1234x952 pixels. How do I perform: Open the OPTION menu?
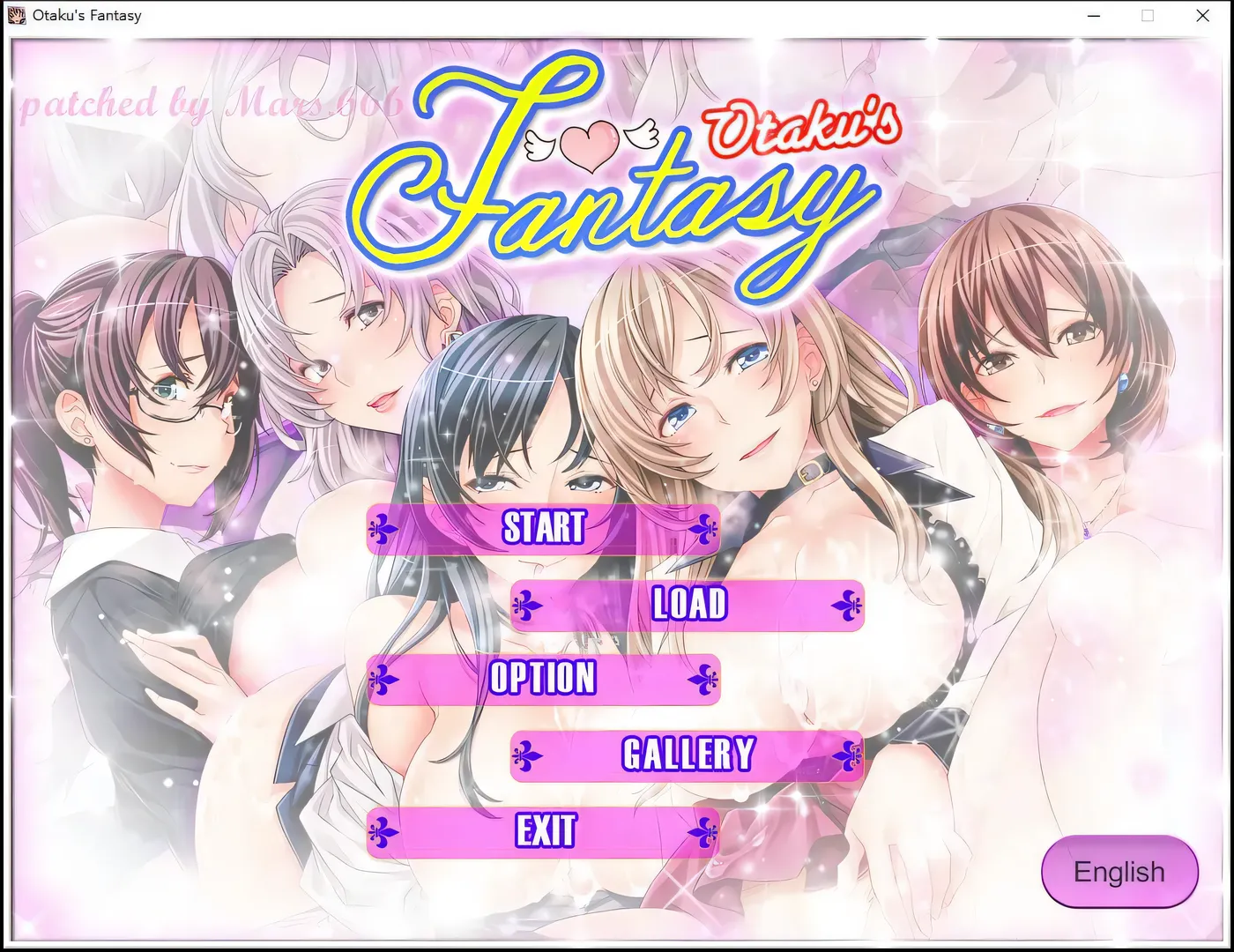point(544,681)
